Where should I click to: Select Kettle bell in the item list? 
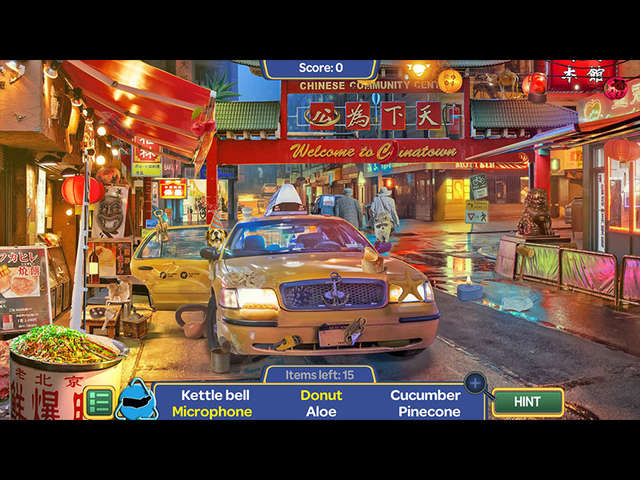[x=215, y=395]
